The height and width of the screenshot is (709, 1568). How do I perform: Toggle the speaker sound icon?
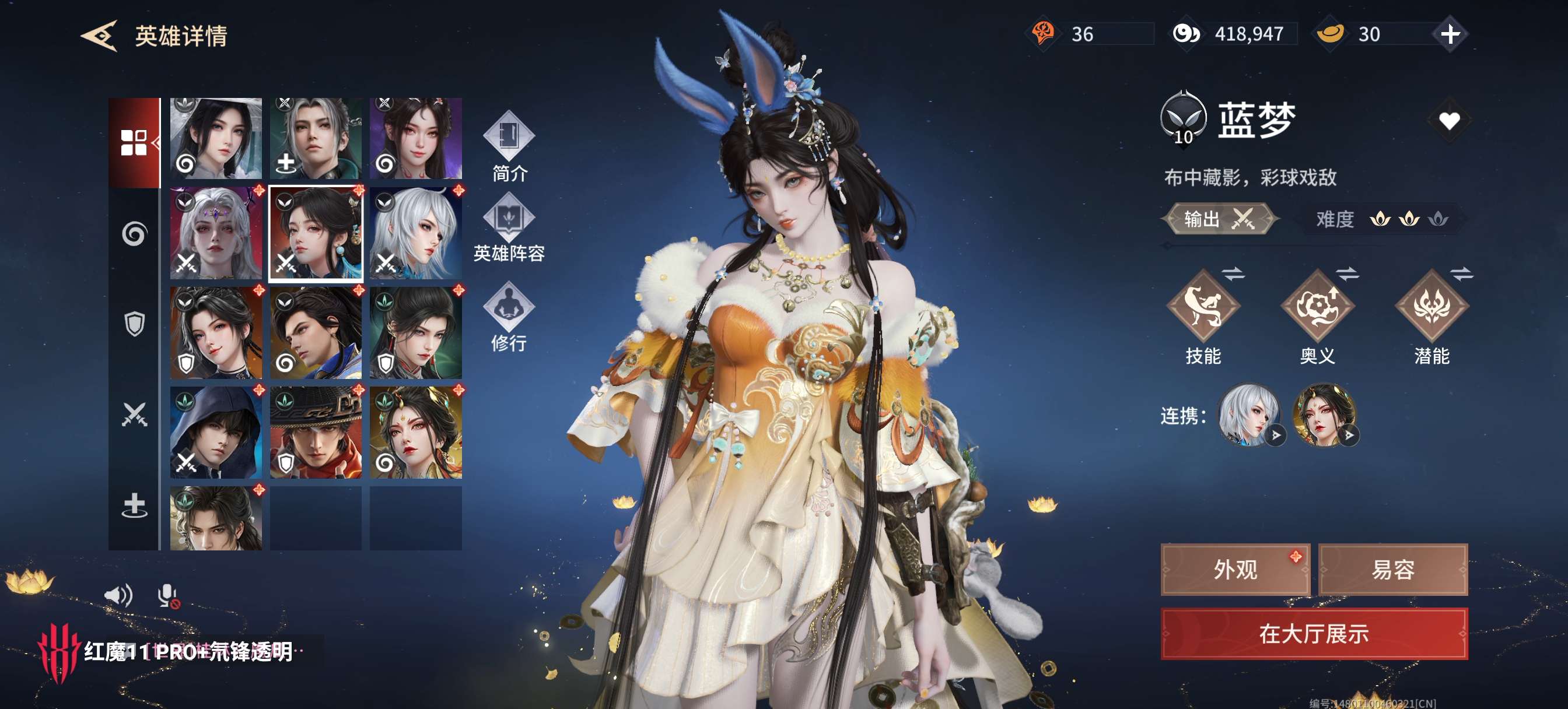[118, 595]
